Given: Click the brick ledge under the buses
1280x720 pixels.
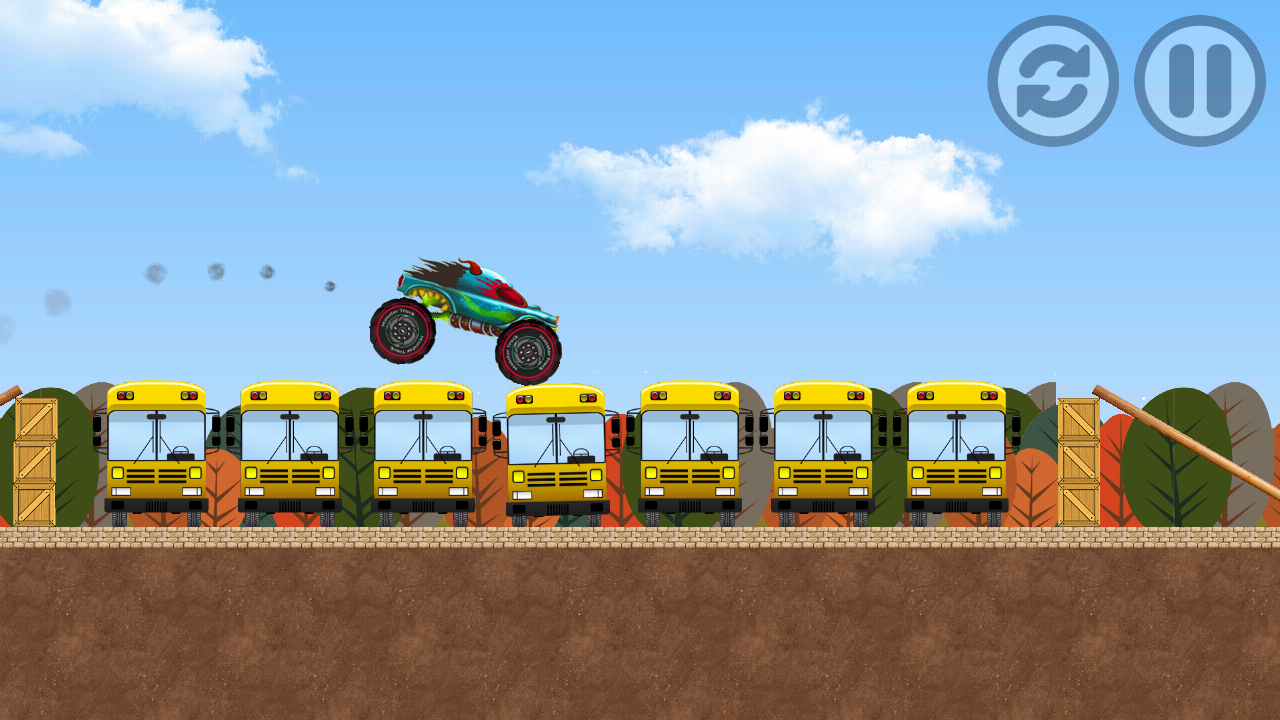Looking at the screenshot, I should [640, 540].
